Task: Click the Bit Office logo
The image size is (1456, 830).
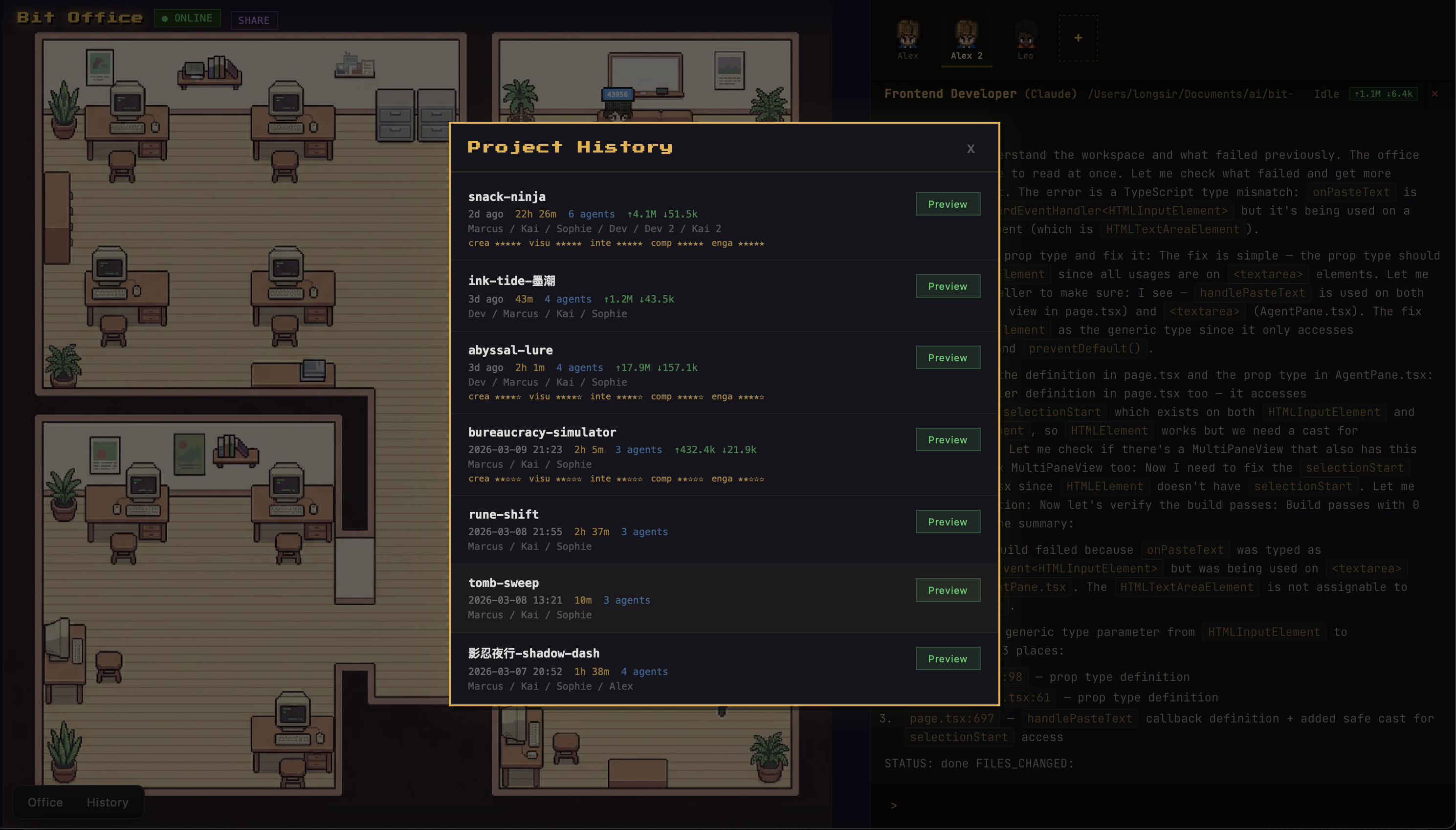Action: (79, 17)
